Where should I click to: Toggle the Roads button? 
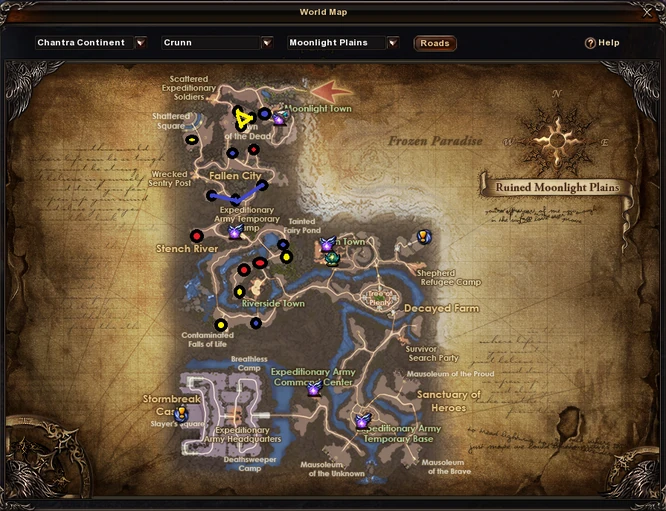coord(434,43)
